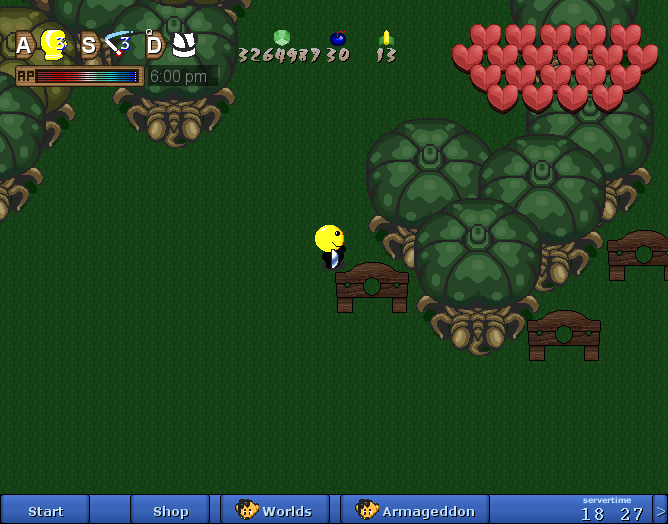The image size is (668, 524).
Task: Select the sword weapon slot
Action: tap(118, 44)
